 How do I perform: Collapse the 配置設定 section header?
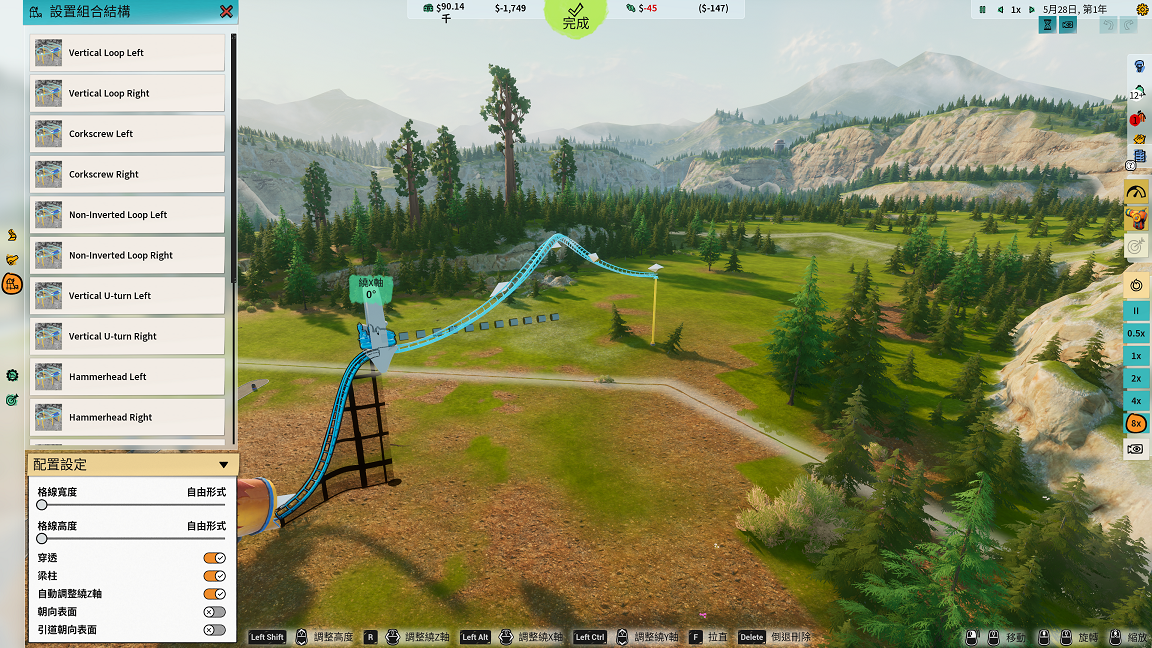[x=223, y=465]
